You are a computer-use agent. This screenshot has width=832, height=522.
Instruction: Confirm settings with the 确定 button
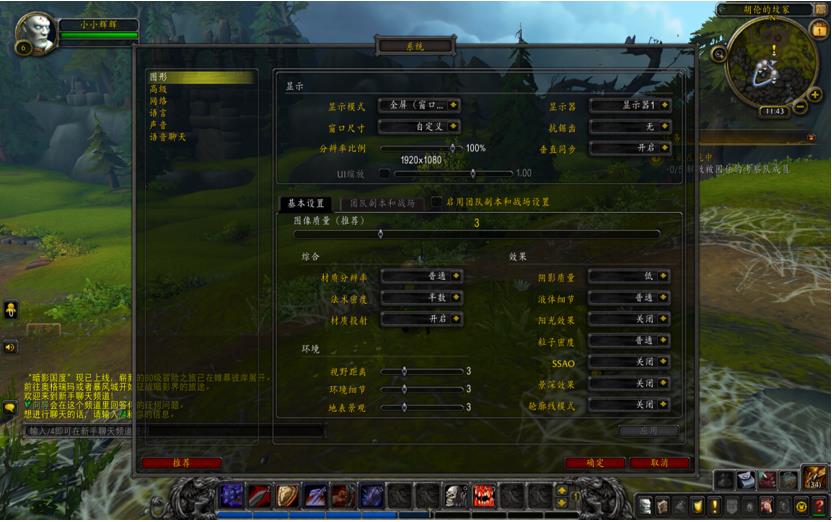[x=595, y=463]
